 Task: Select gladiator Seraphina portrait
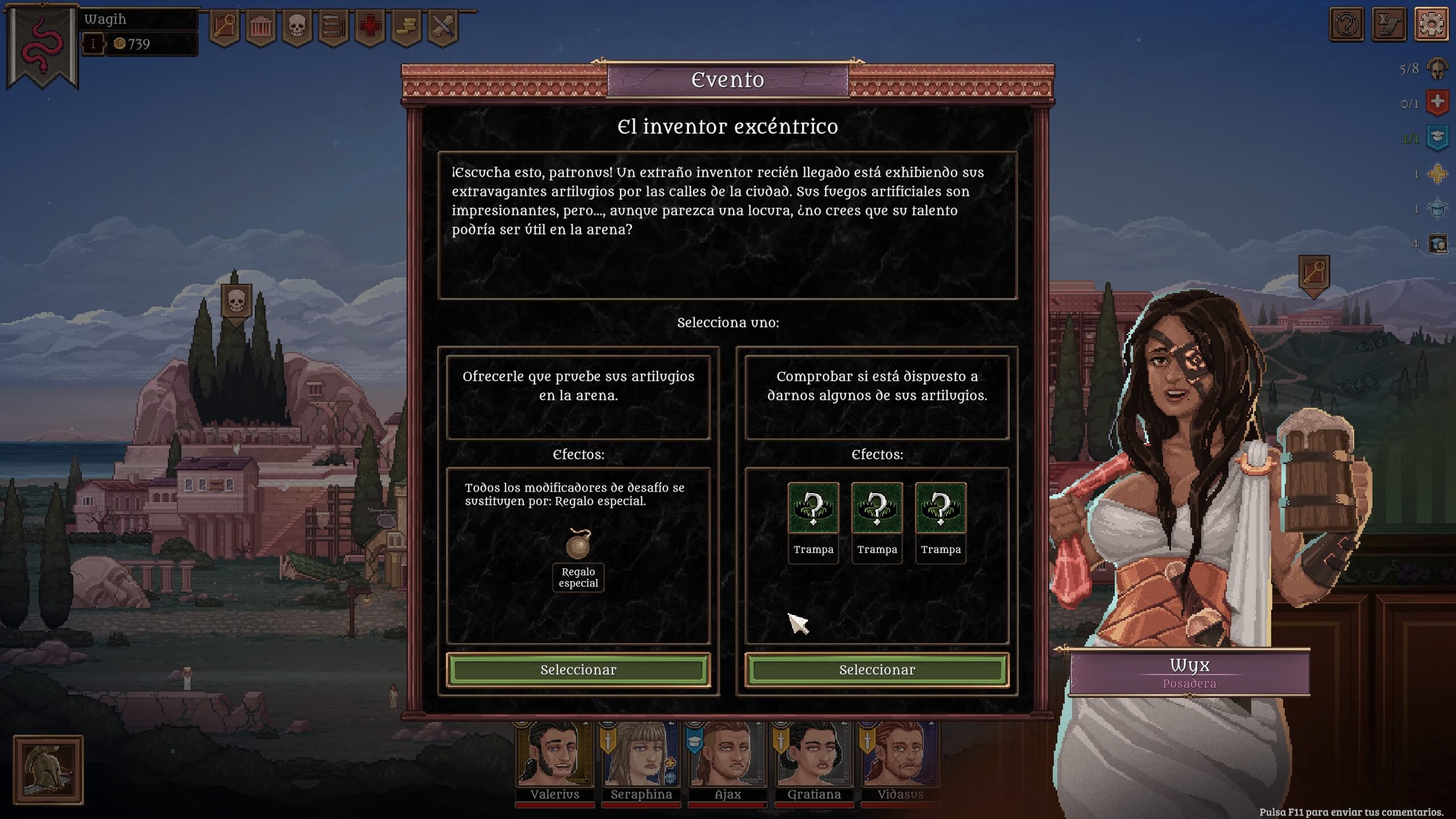(x=641, y=756)
